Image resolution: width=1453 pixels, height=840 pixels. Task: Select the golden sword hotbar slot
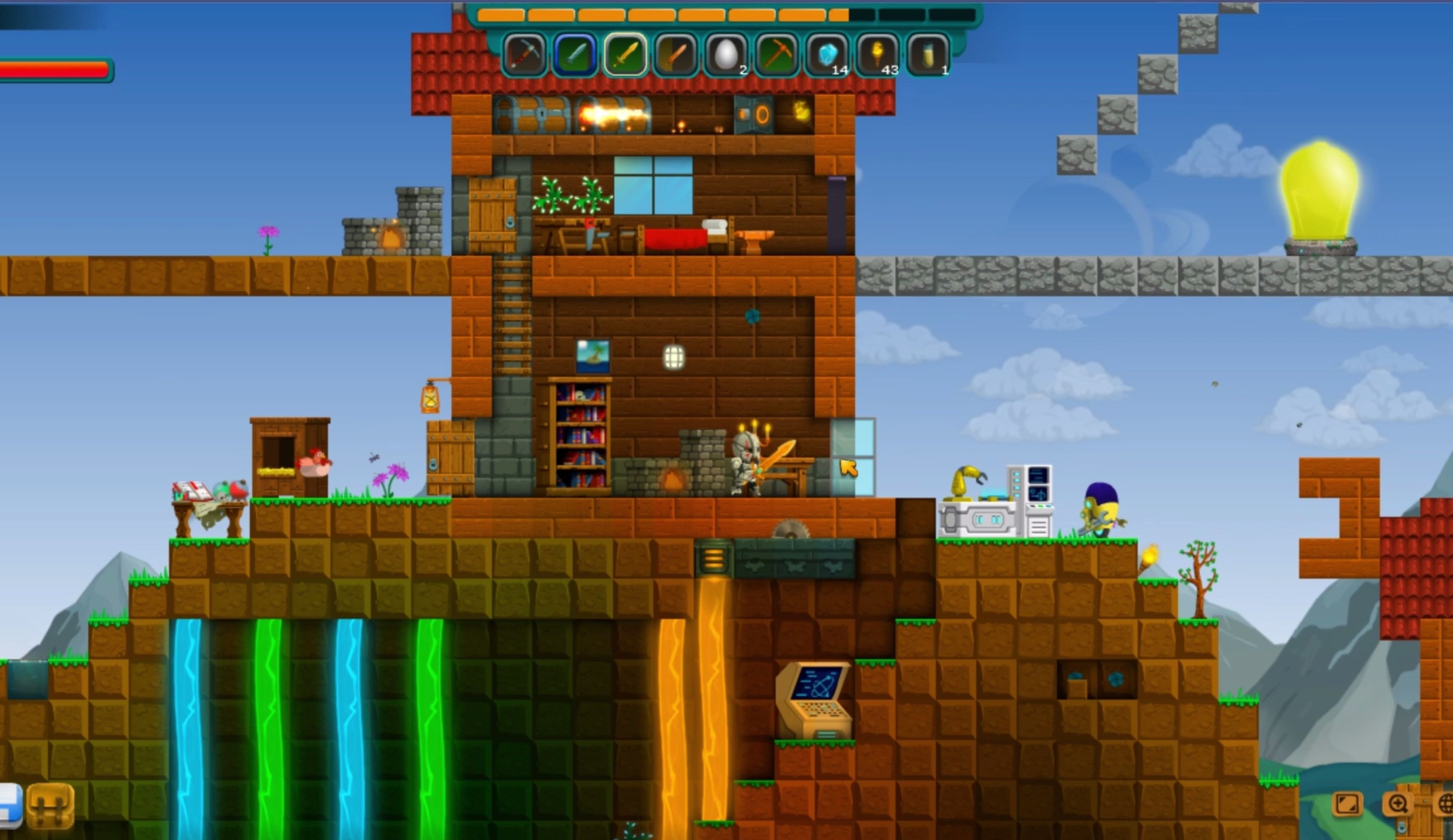(x=625, y=55)
